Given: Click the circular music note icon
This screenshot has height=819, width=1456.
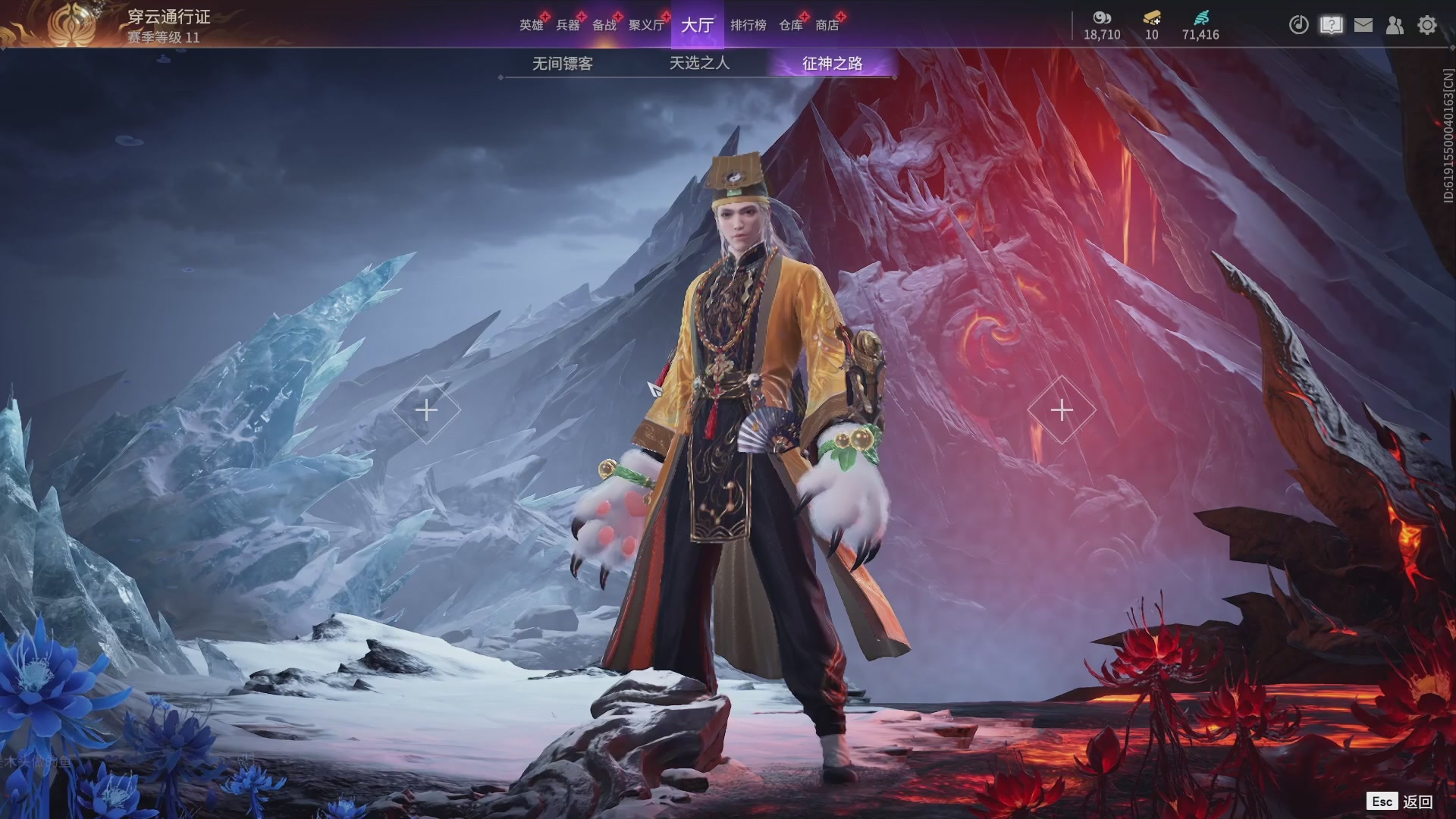Looking at the screenshot, I should (x=1298, y=25).
